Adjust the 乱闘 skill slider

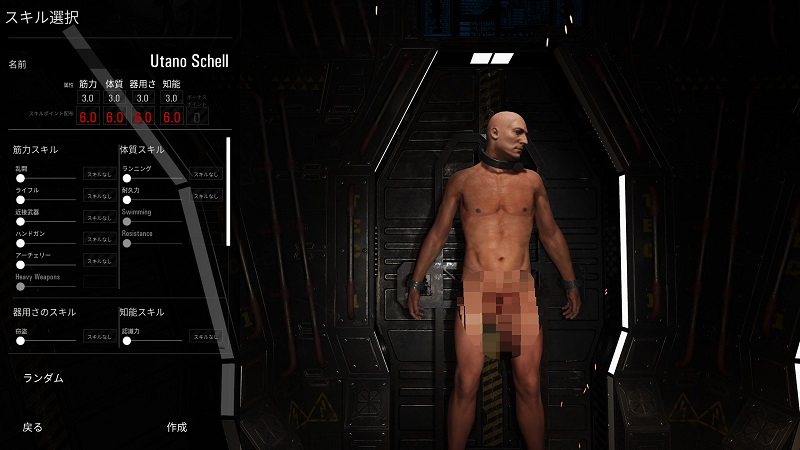[20, 178]
